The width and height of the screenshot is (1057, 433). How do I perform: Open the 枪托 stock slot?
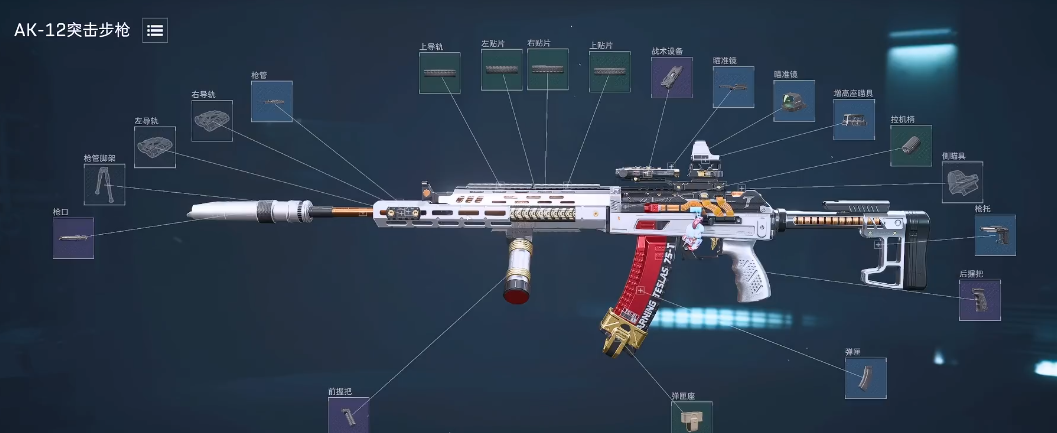[x=995, y=235]
